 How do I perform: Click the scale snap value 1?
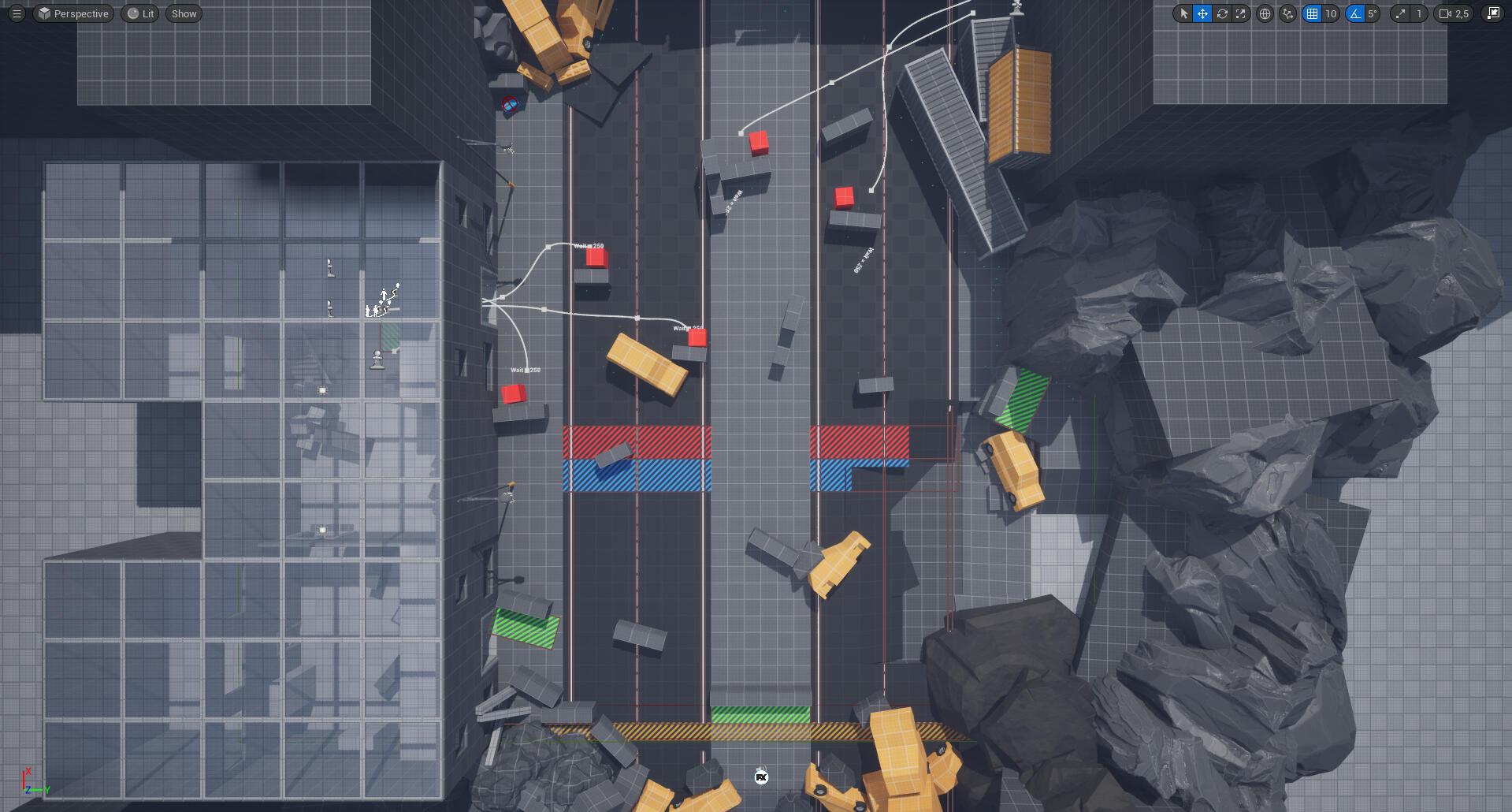(x=1419, y=13)
